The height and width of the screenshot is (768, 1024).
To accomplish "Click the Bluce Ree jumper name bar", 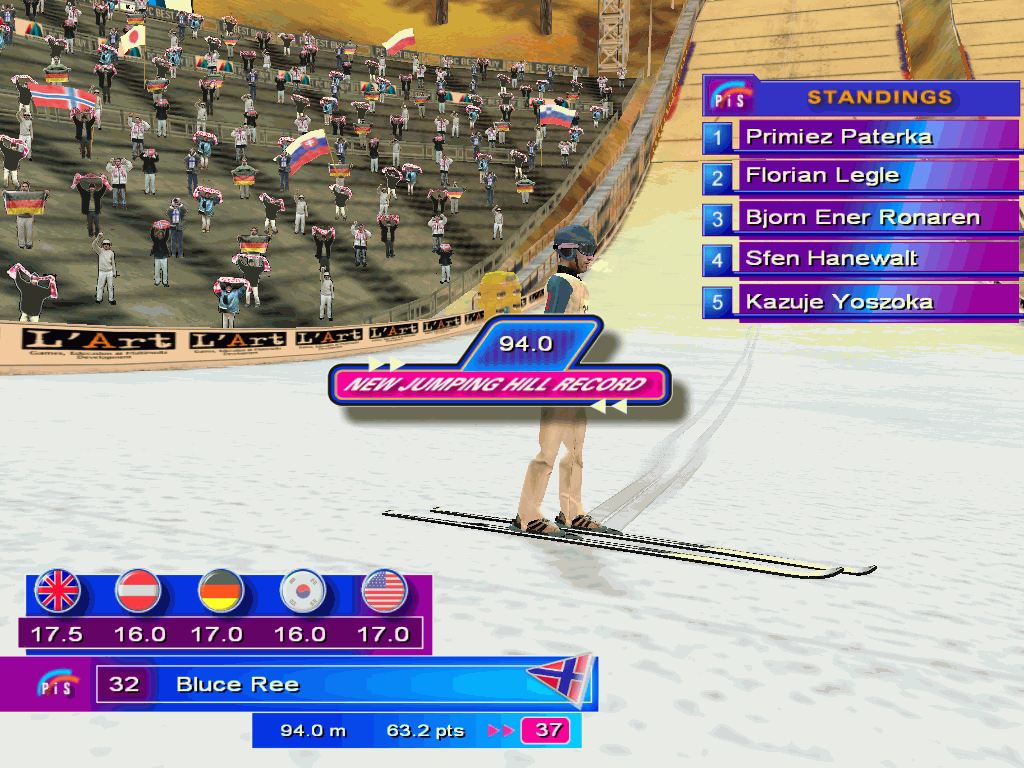I will tap(300, 685).
